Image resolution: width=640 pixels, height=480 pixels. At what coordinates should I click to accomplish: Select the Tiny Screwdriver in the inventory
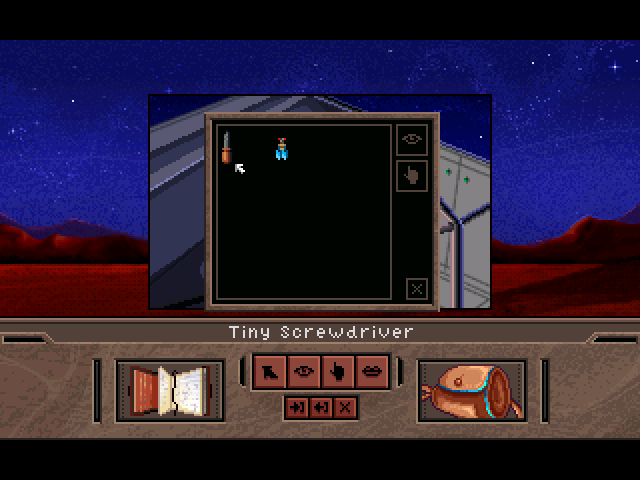[x=227, y=149]
